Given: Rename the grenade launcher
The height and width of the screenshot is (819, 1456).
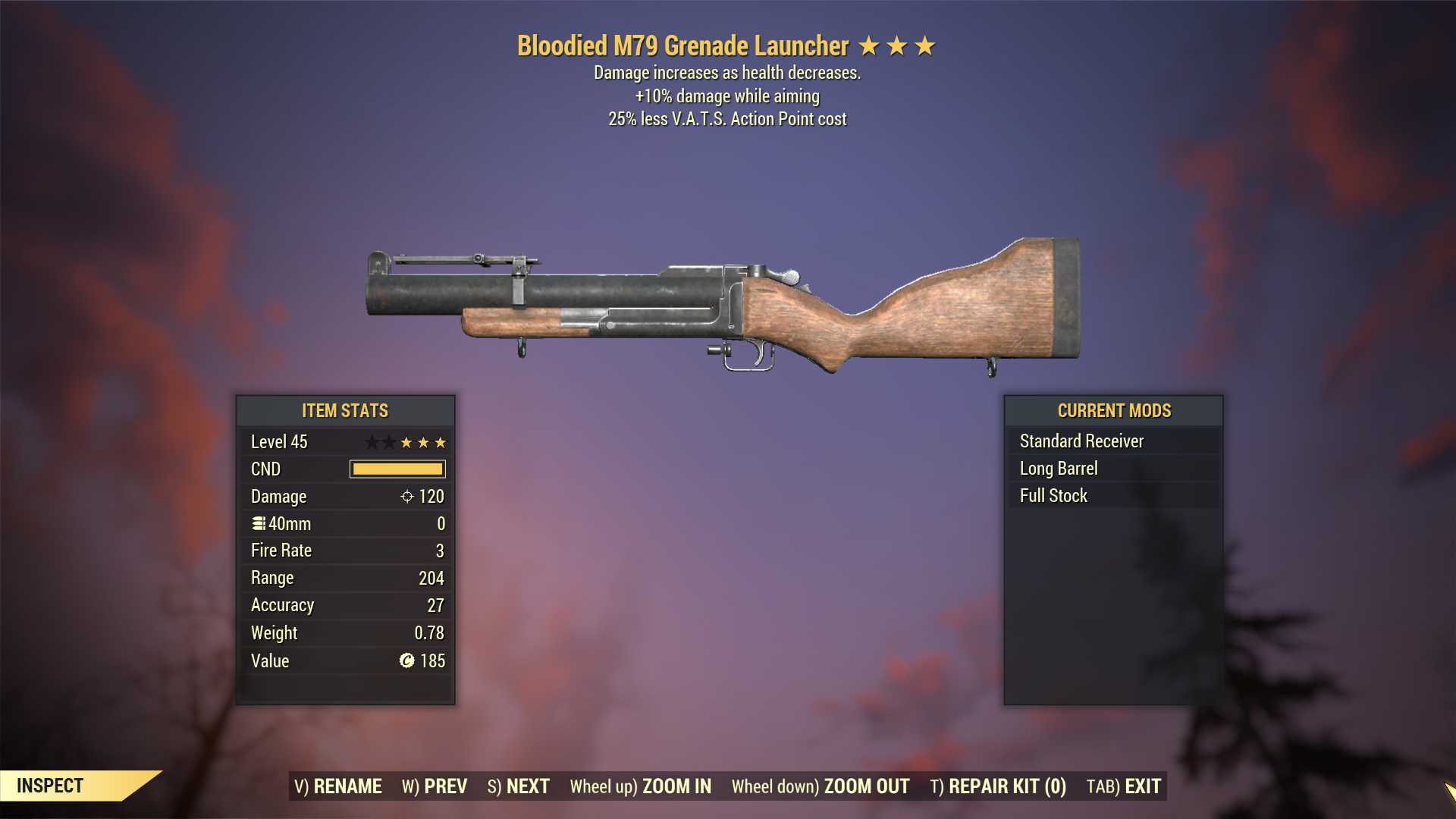Looking at the screenshot, I should click(x=338, y=786).
